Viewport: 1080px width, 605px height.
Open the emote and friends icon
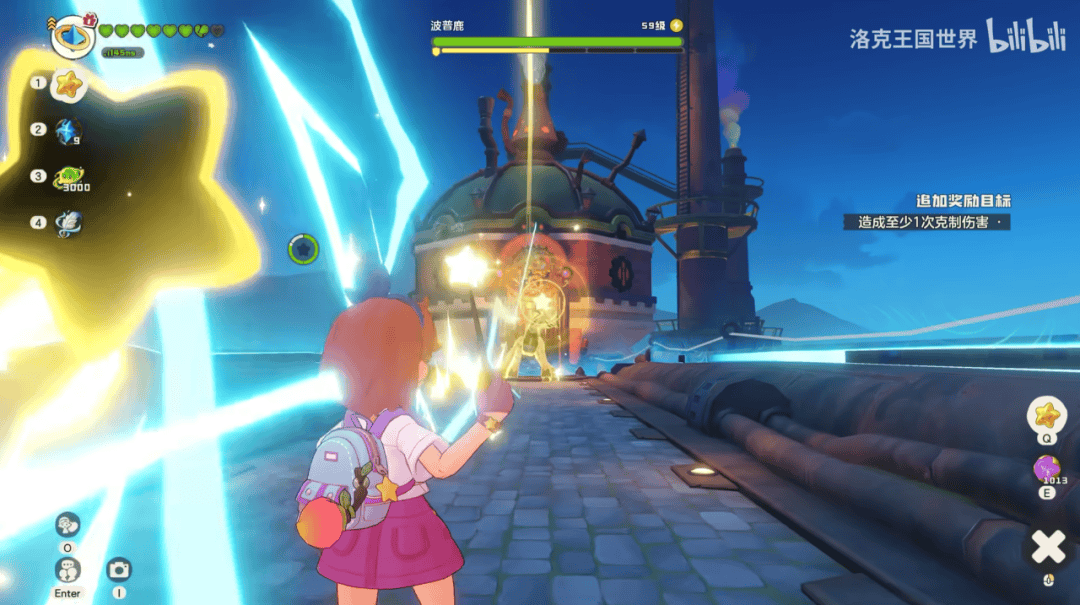tap(68, 524)
